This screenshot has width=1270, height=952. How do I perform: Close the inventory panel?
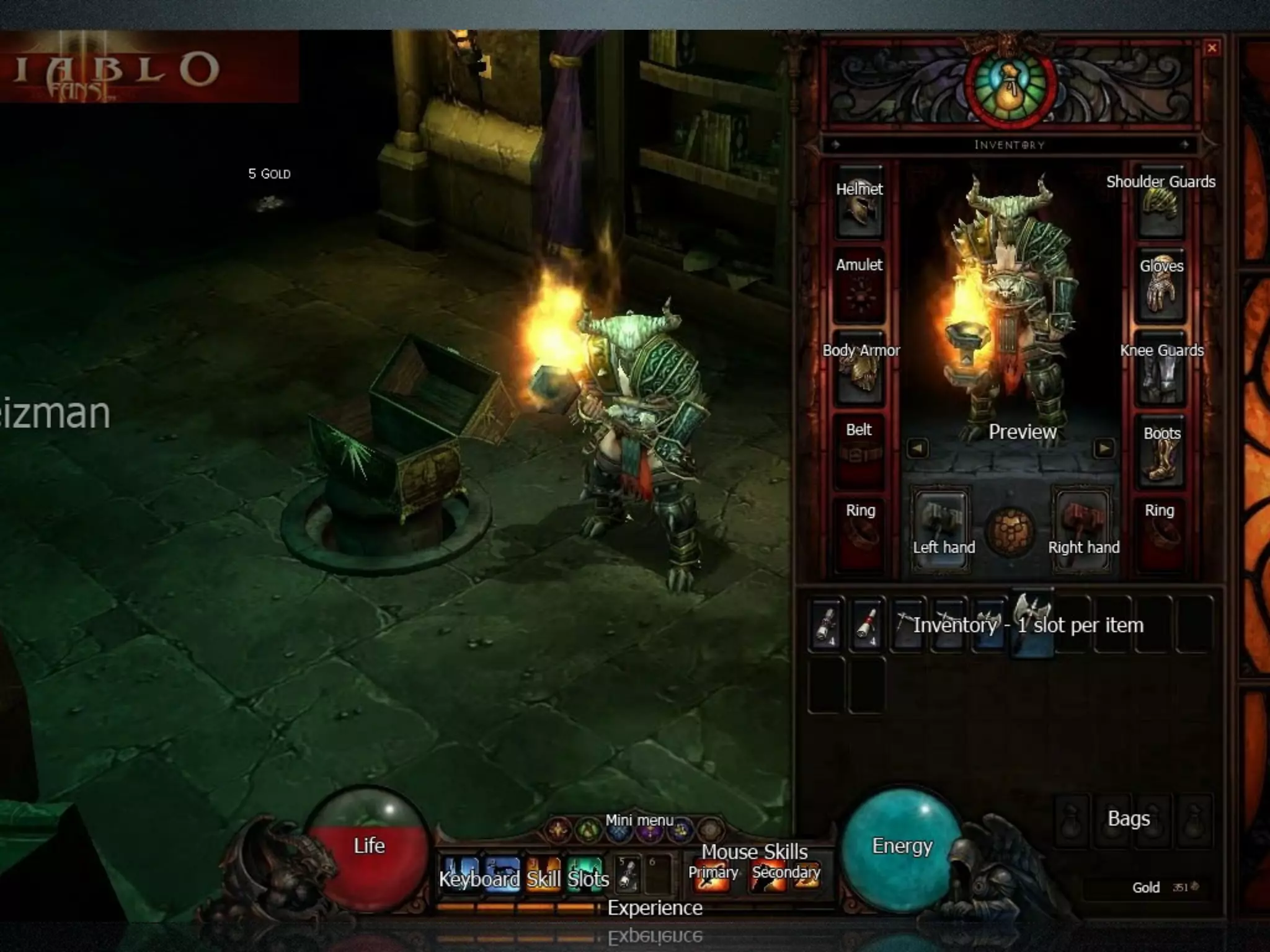click(1212, 48)
